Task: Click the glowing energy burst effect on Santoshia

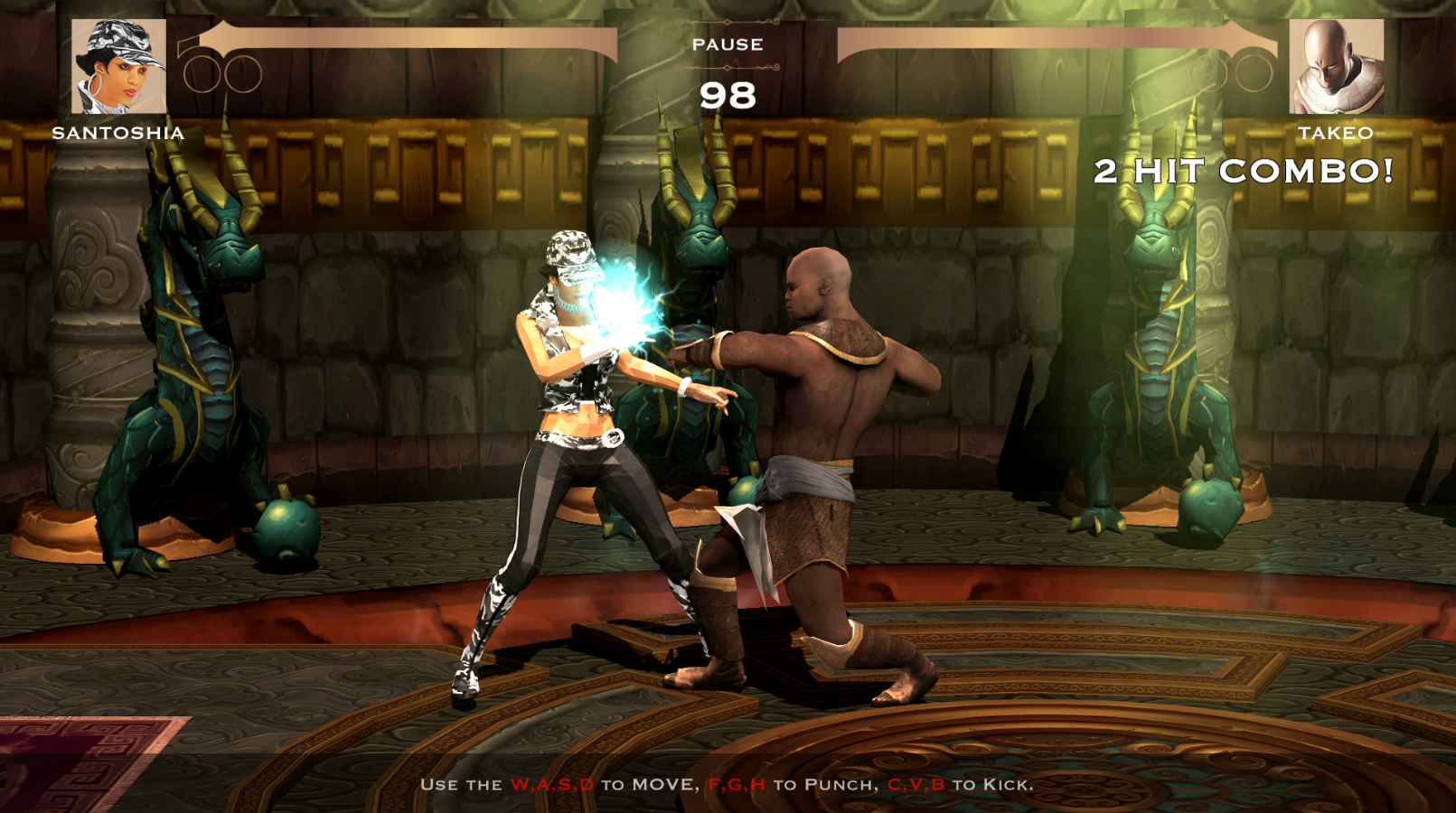Action: click(x=624, y=303)
